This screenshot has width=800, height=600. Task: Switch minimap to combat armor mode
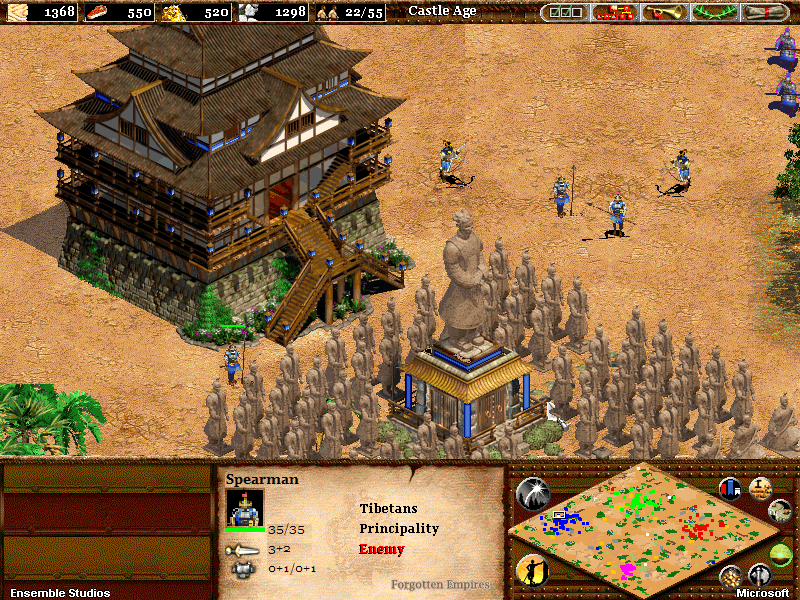760,576
